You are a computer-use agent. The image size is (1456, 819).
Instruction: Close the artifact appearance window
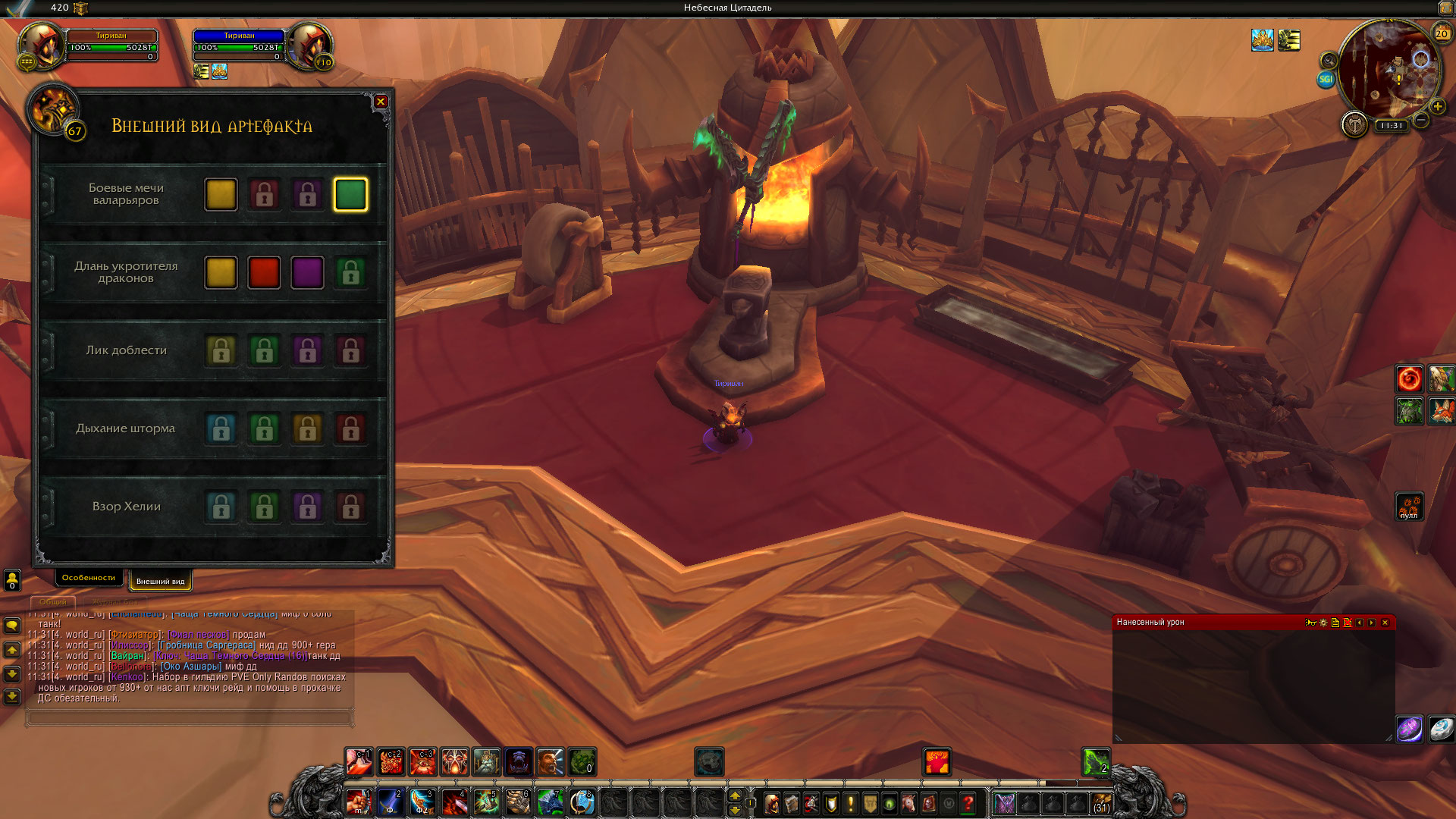coord(381,102)
